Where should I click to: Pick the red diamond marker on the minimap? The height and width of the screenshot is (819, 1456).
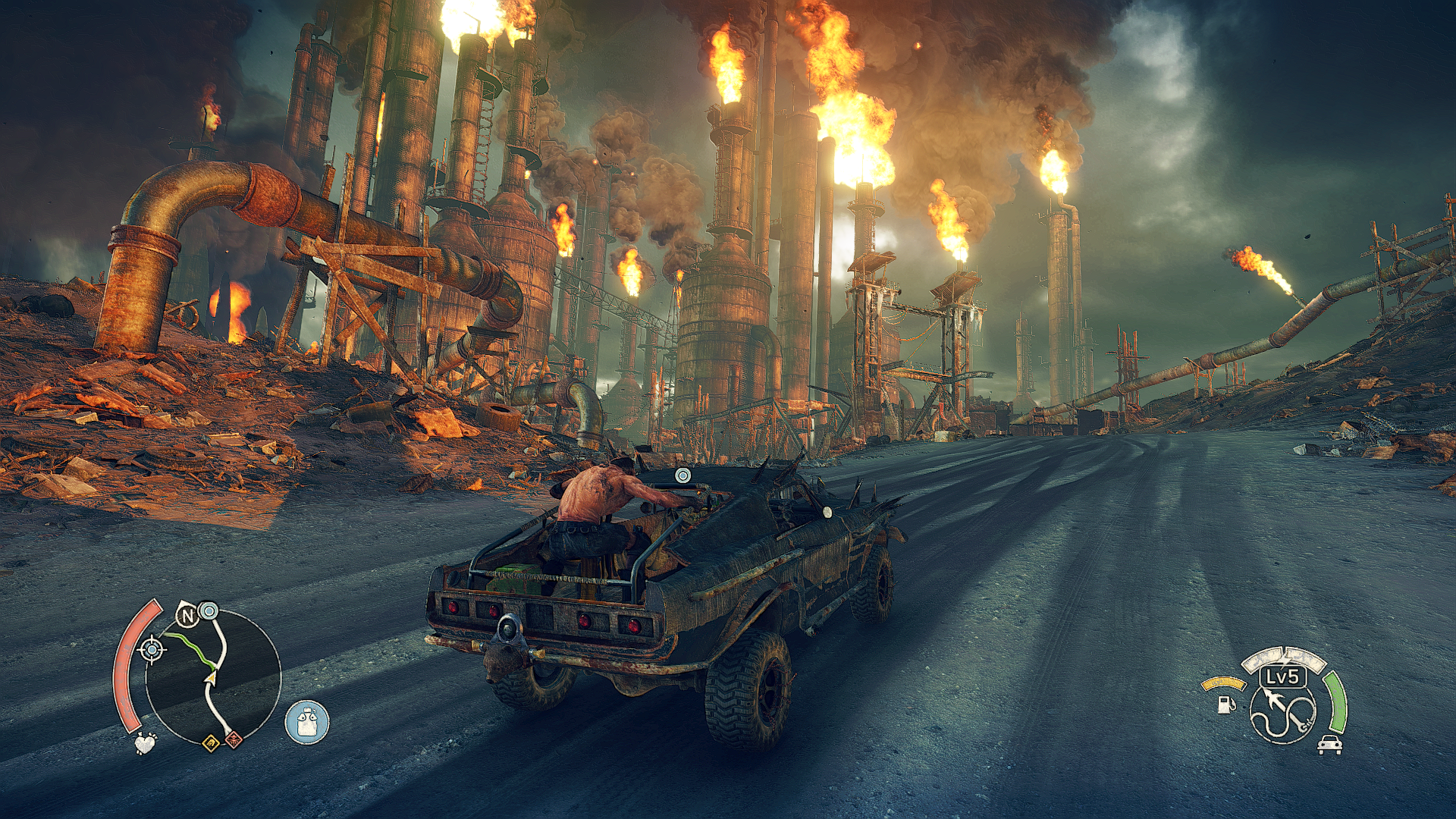pyautogui.click(x=234, y=738)
